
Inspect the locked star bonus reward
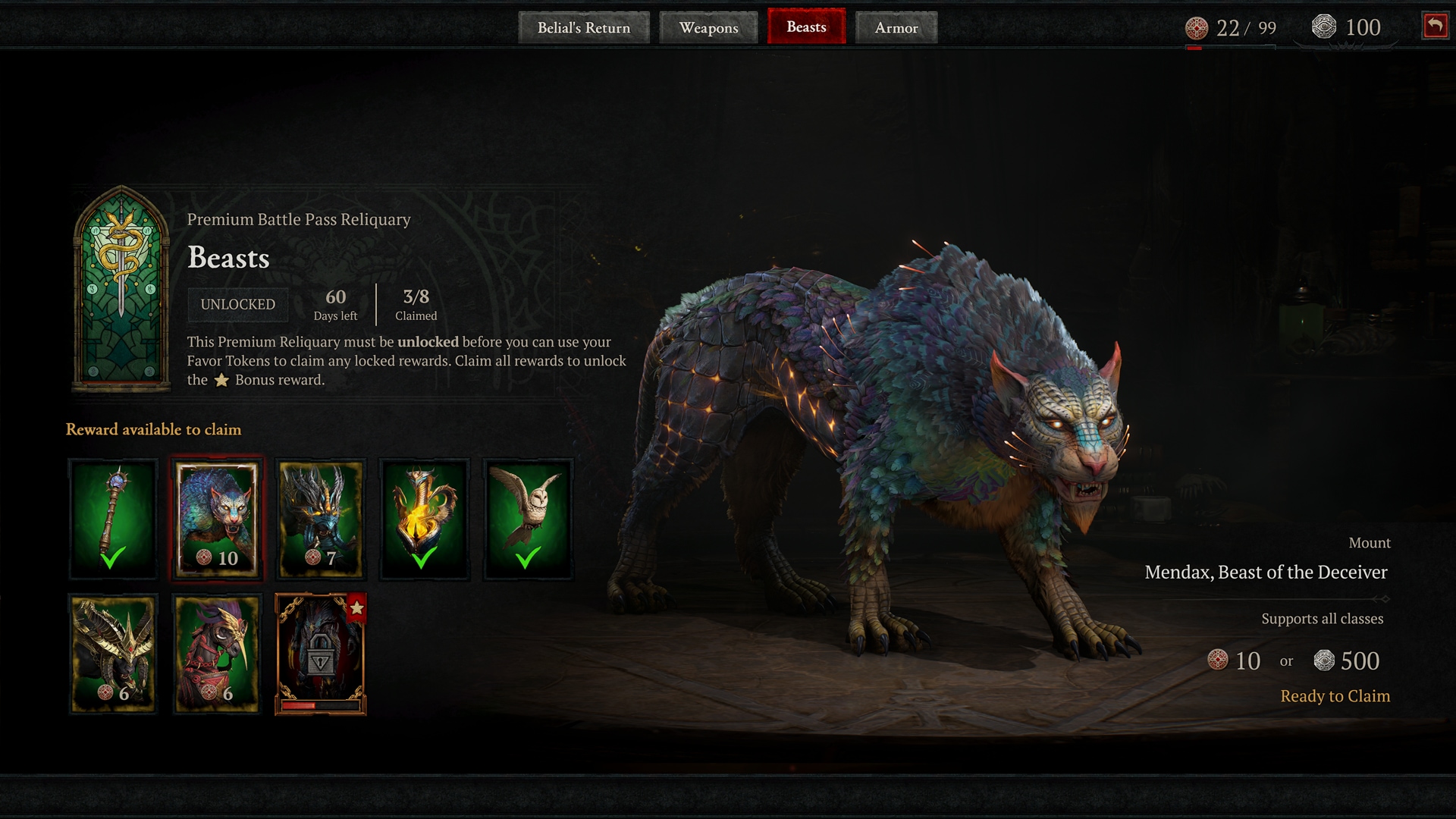(x=321, y=654)
